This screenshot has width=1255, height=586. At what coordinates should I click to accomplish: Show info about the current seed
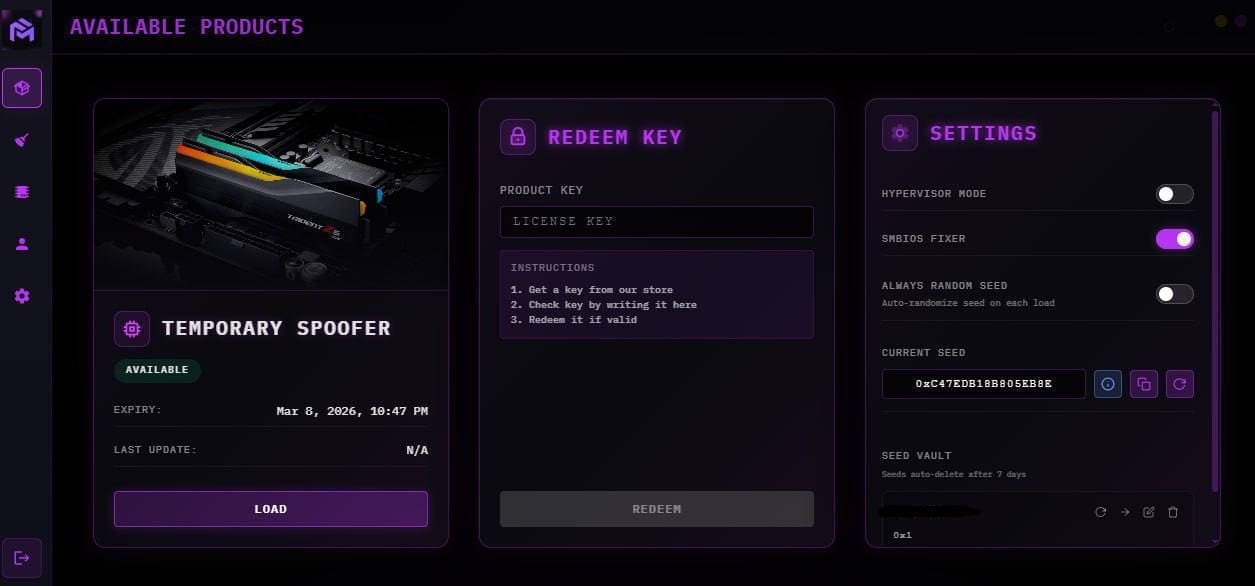click(1108, 384)
